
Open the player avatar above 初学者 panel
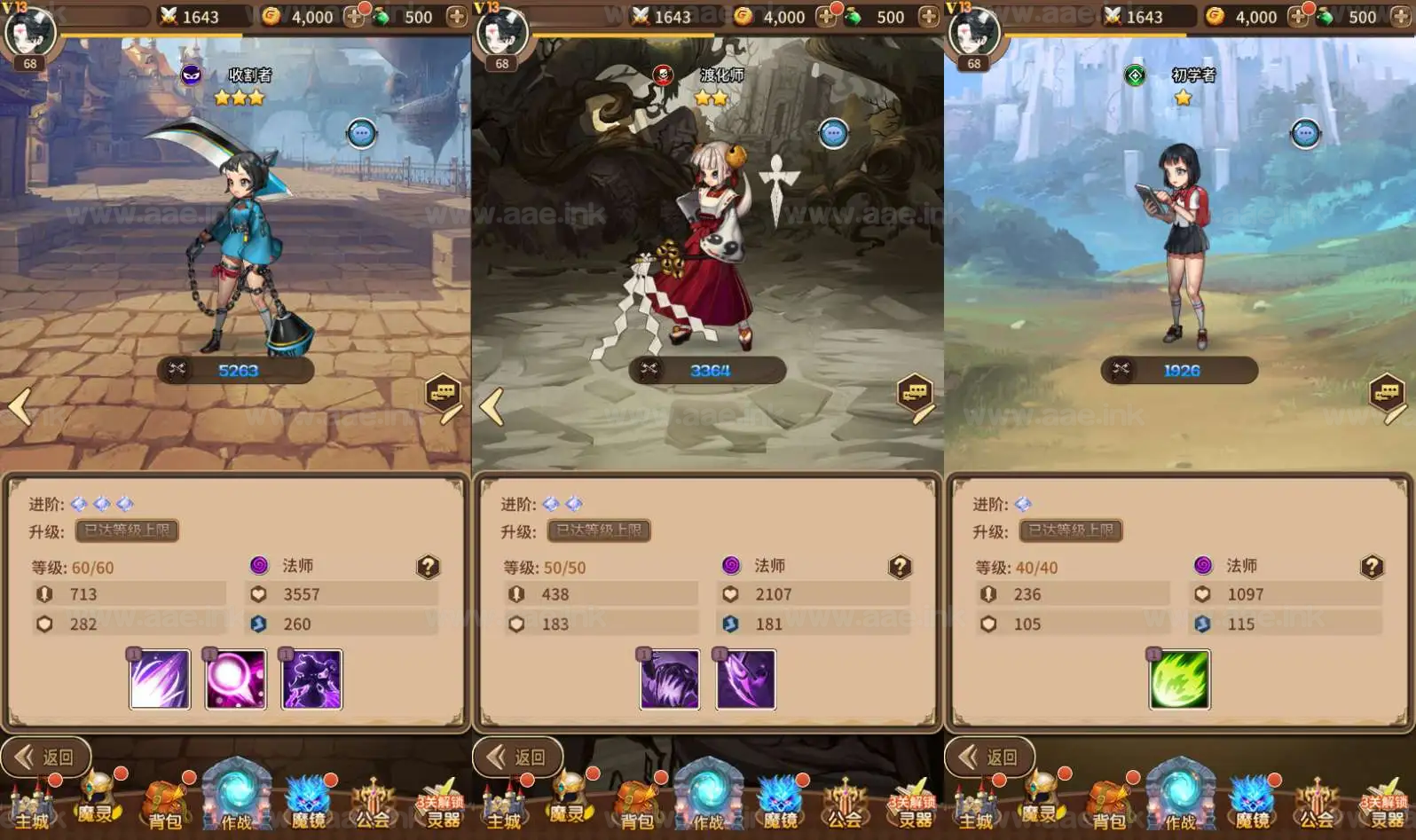974,34
